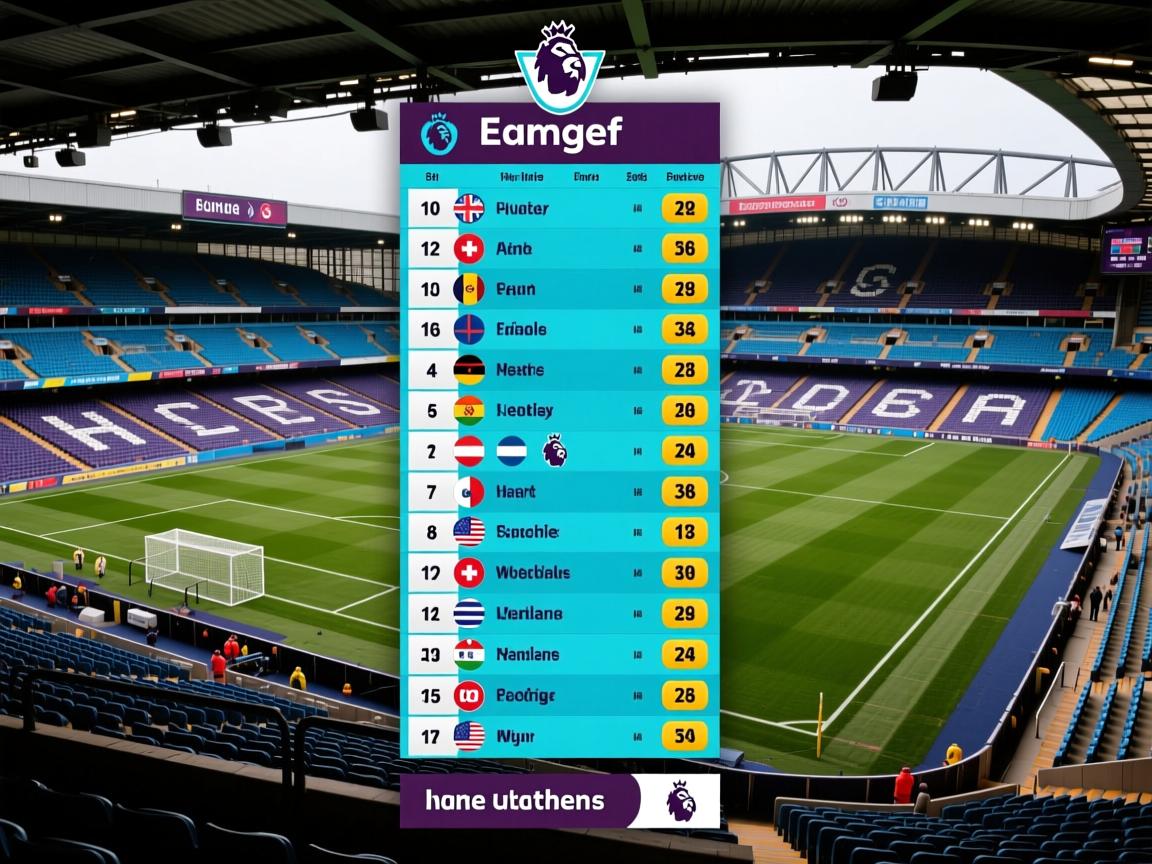This screenshot has height=864, width=1152.
Task: Choose the Neotley entry
Action: [560, 410]
